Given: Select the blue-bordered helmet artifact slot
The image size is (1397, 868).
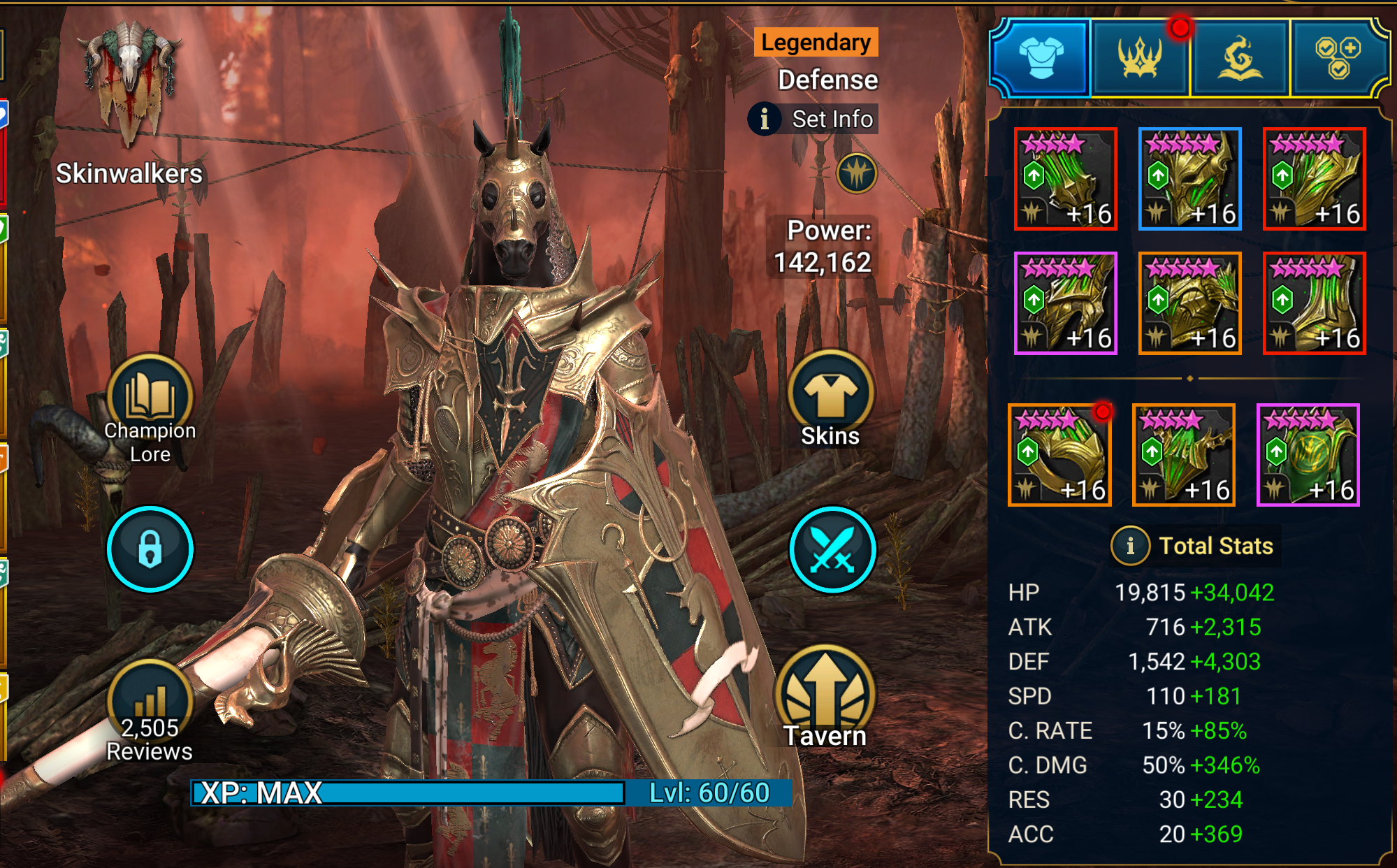Looking at the screenshot, I should [1189, 179].
